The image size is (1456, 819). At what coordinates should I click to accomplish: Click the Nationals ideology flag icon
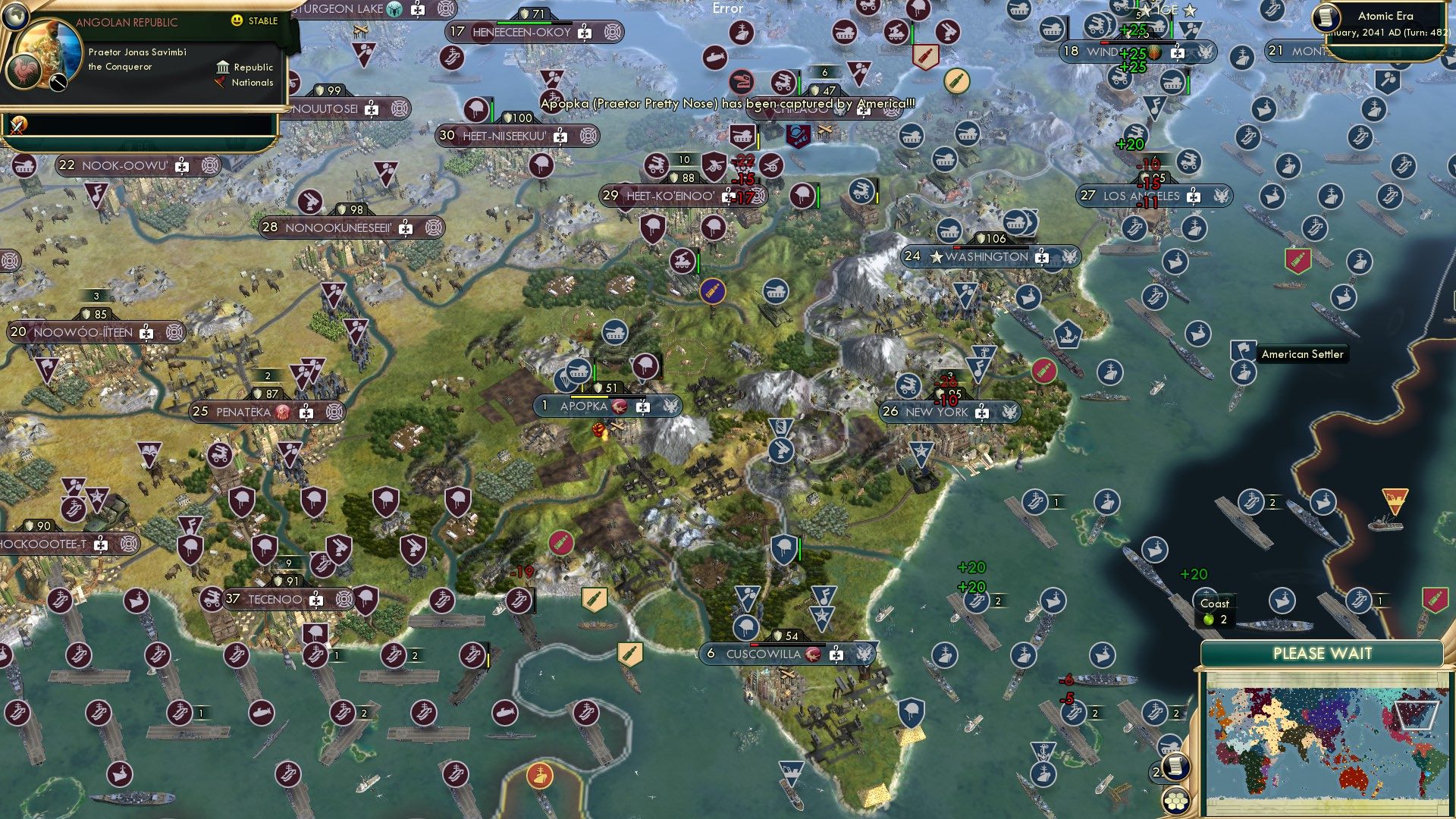pyautogui.click(x=220, y=83)
